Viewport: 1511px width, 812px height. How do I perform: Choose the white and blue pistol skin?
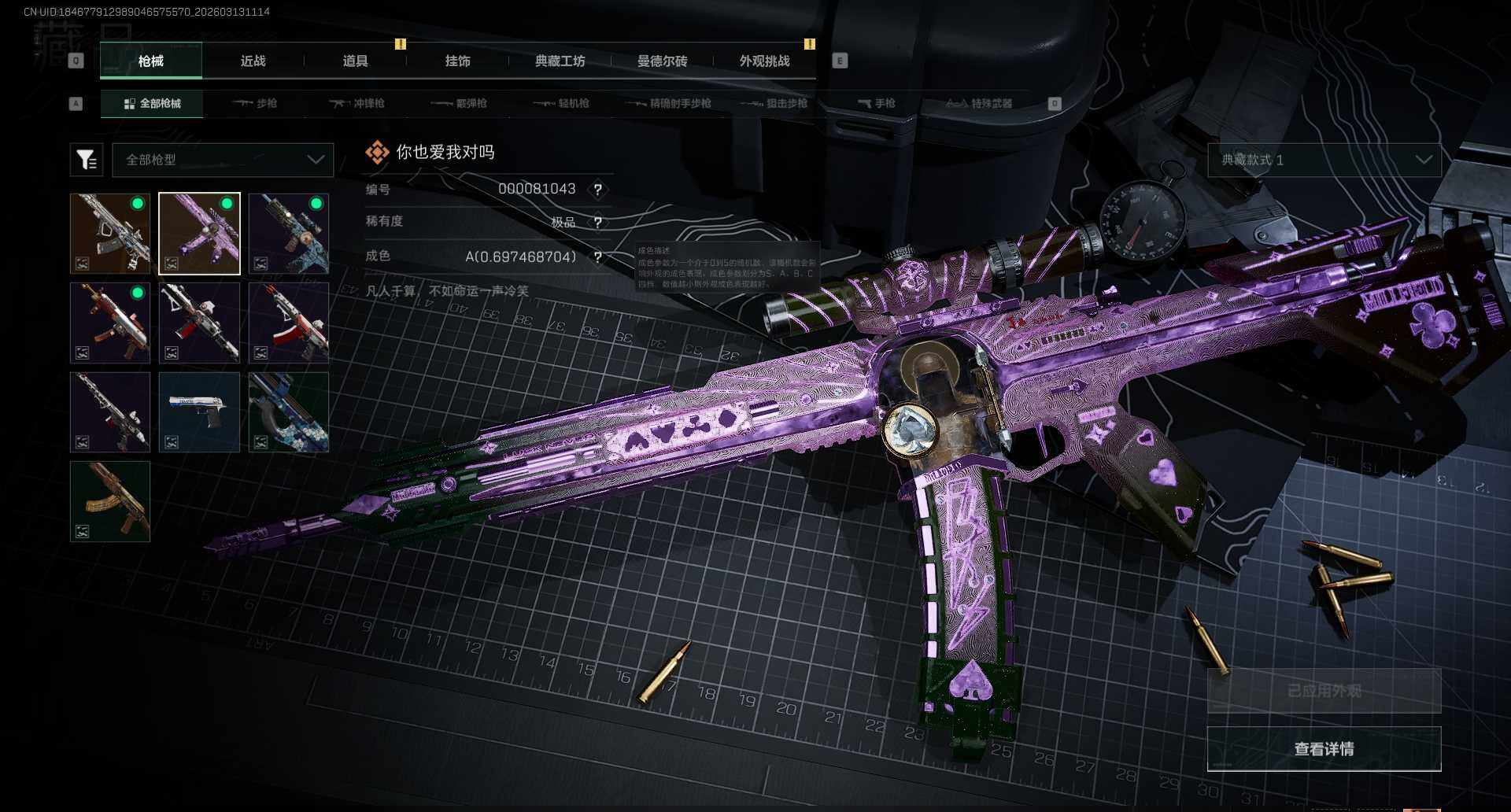(x=199, y=412)
